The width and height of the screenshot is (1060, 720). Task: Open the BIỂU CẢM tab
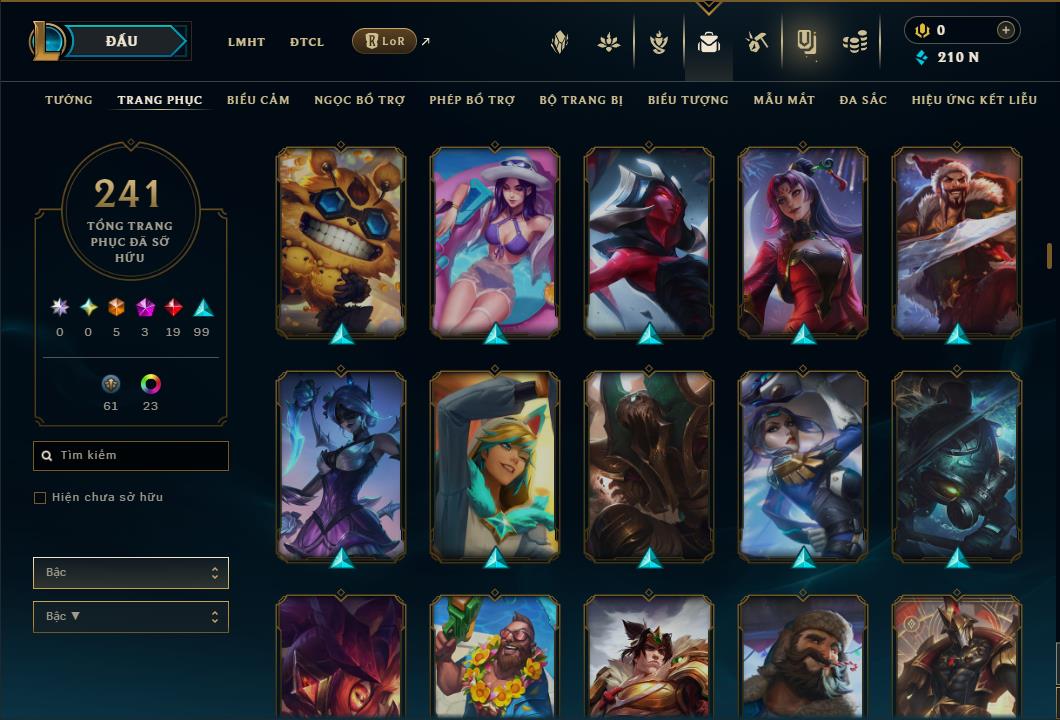pos(258,100)
